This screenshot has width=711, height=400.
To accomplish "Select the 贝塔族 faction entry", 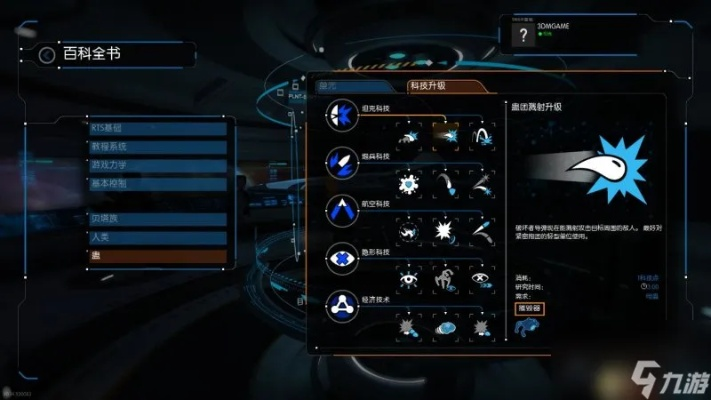I will point(158,219).
